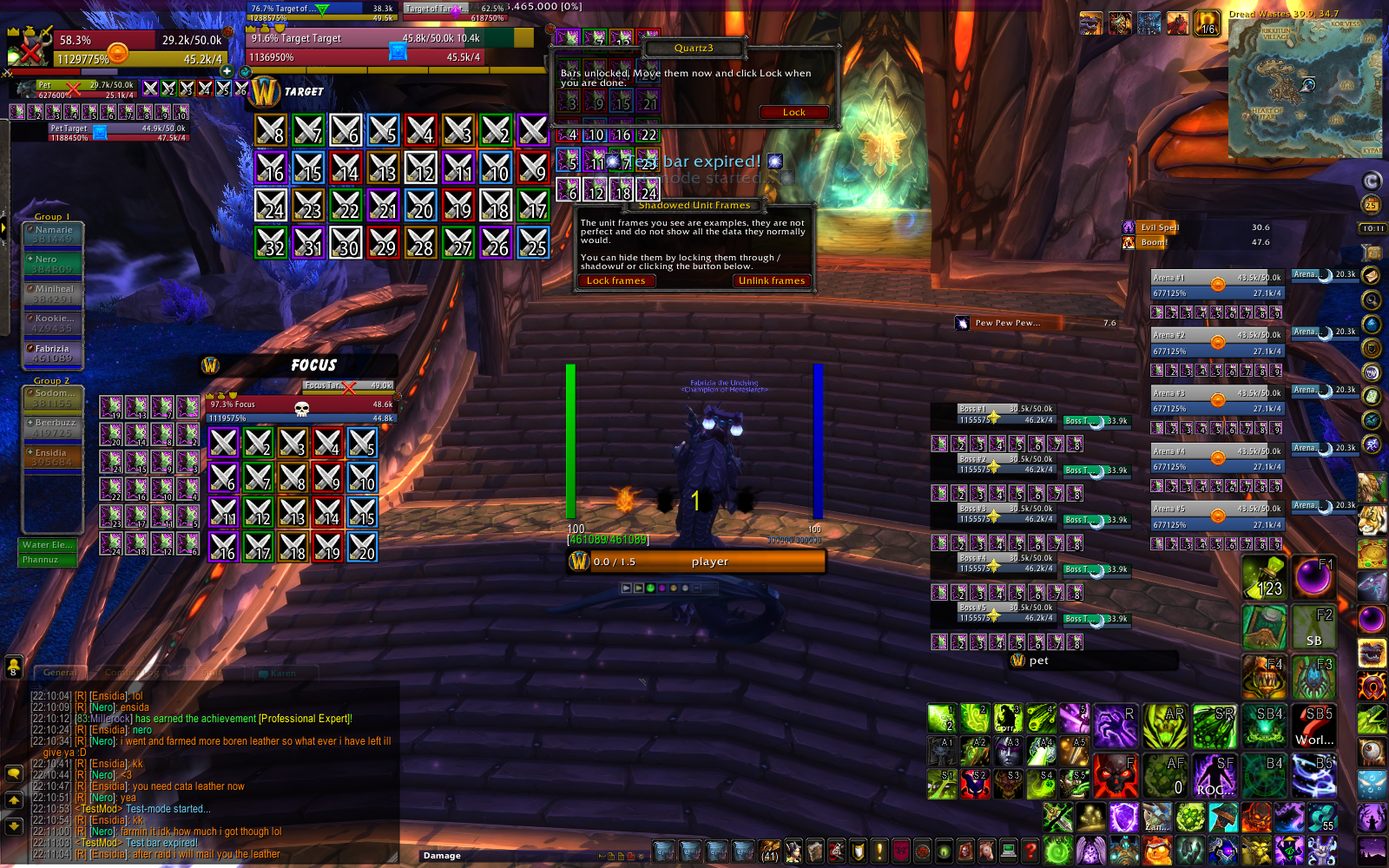The image size is (1389, 868).
Task: Lock the Shadowed Unit Frames
Action: pyautogui.click(x=616, y=280)
